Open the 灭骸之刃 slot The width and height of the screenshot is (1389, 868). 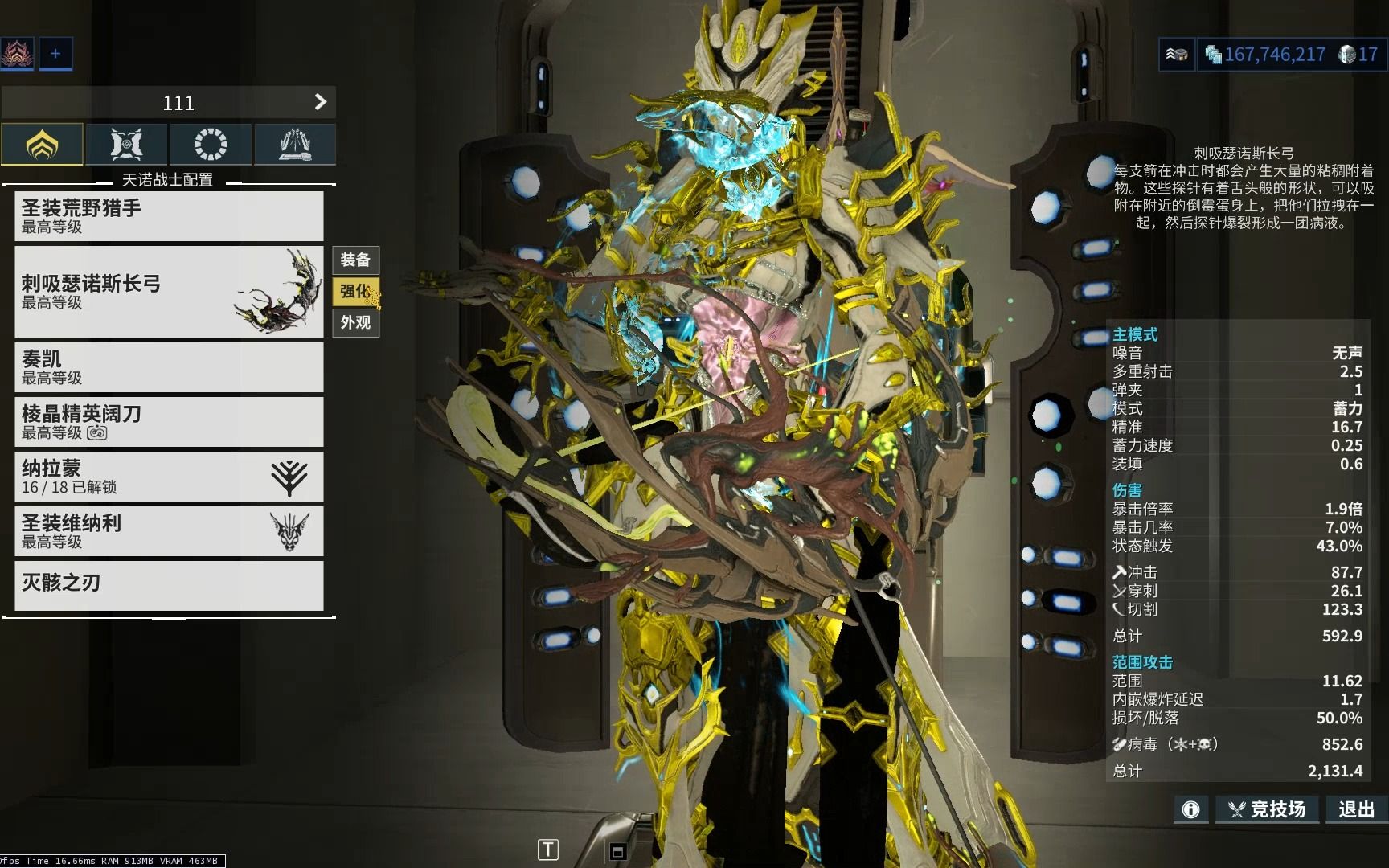coord(169,584)
